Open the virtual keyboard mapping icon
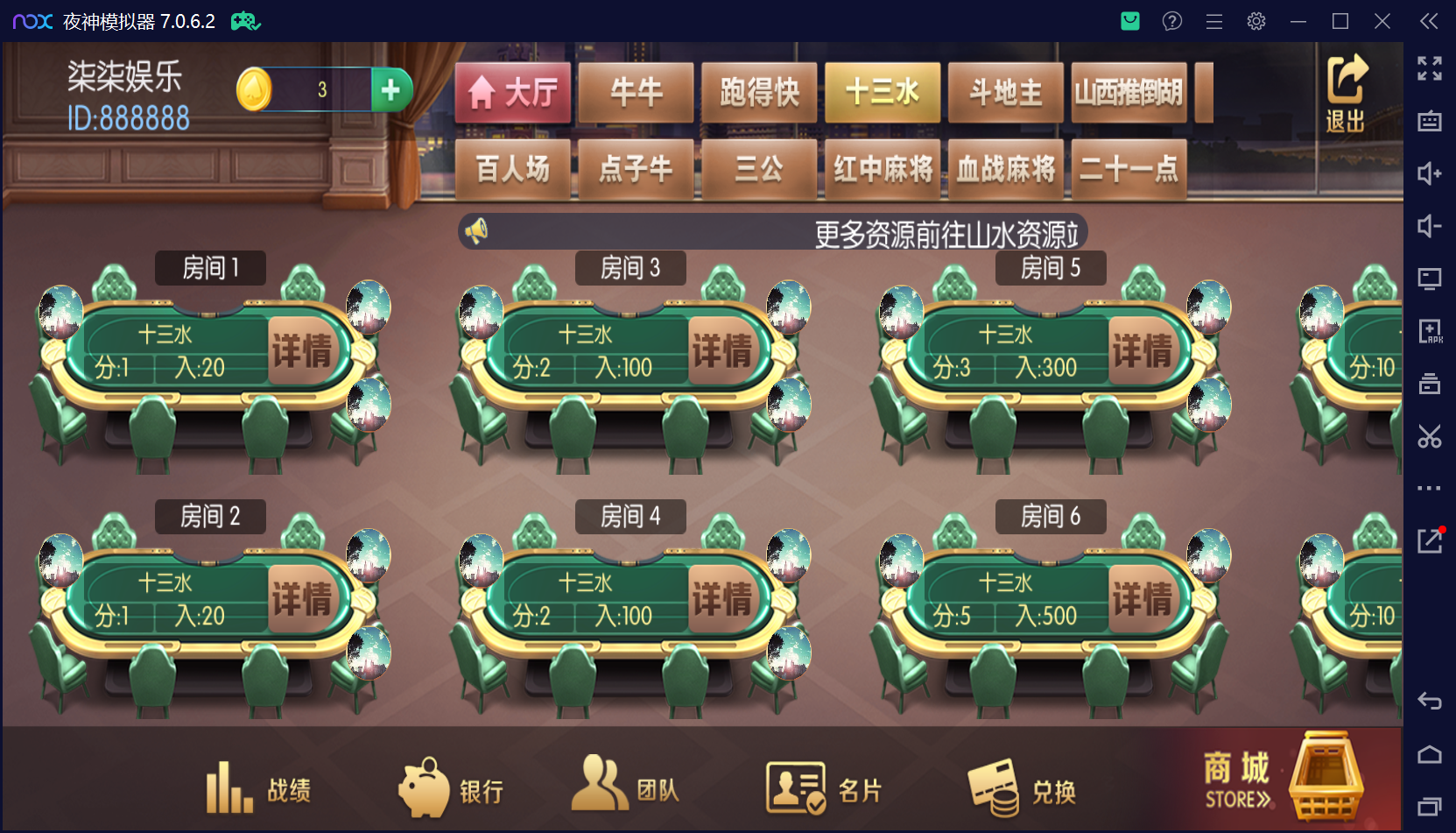1456x833 pixels. (x=1430, y=120)
